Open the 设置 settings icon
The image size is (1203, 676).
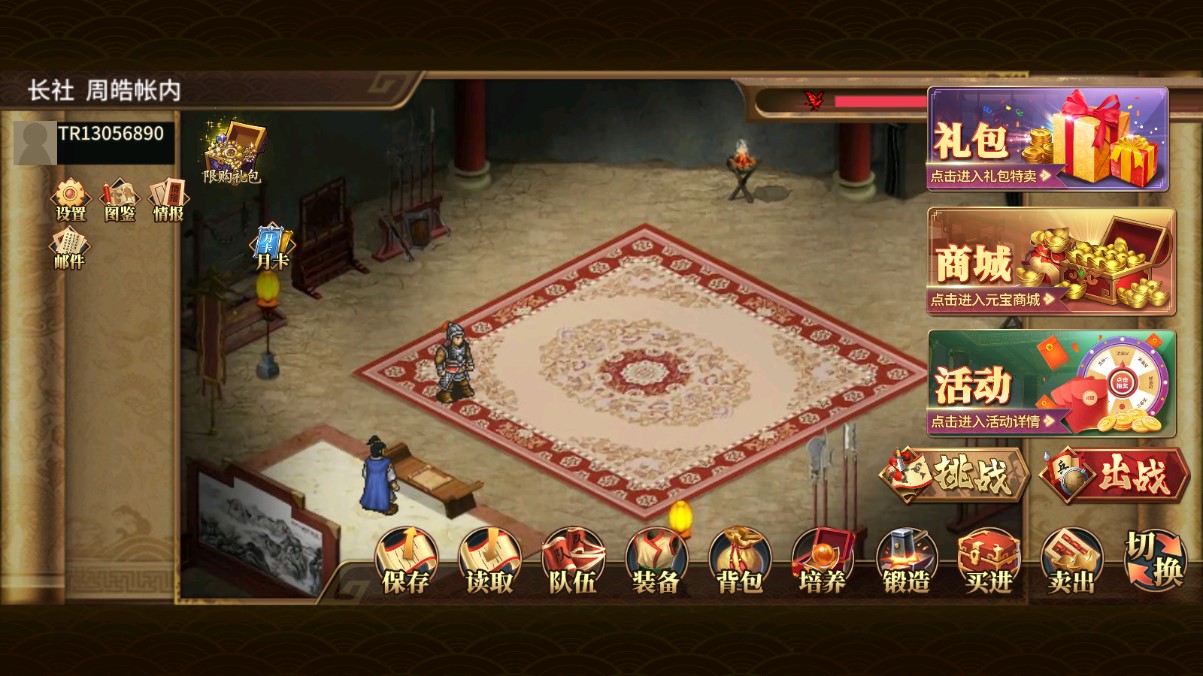tap(70, 199)
